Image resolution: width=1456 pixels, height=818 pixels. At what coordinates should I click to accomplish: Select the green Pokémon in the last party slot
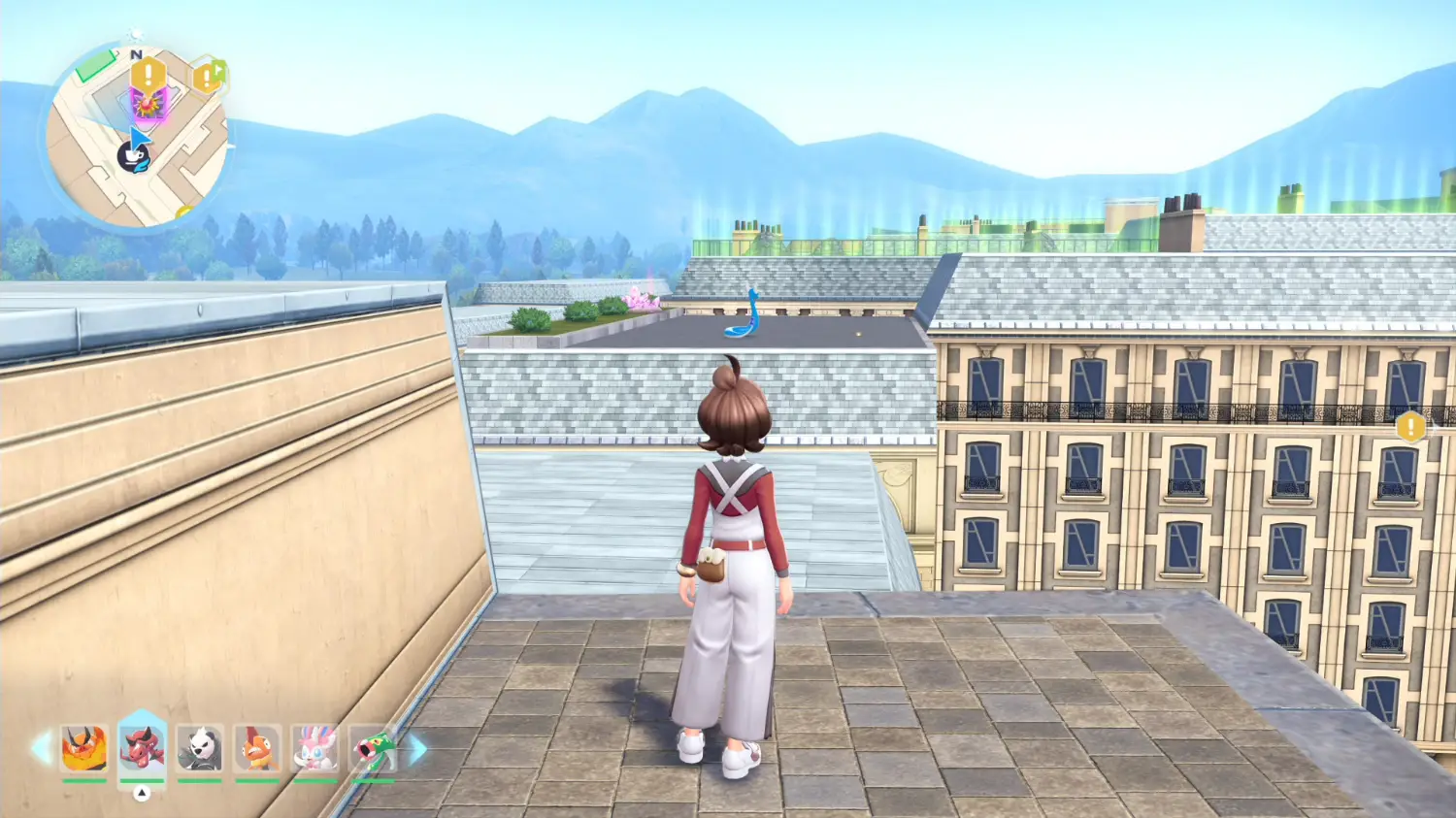(x=375, y=749)
